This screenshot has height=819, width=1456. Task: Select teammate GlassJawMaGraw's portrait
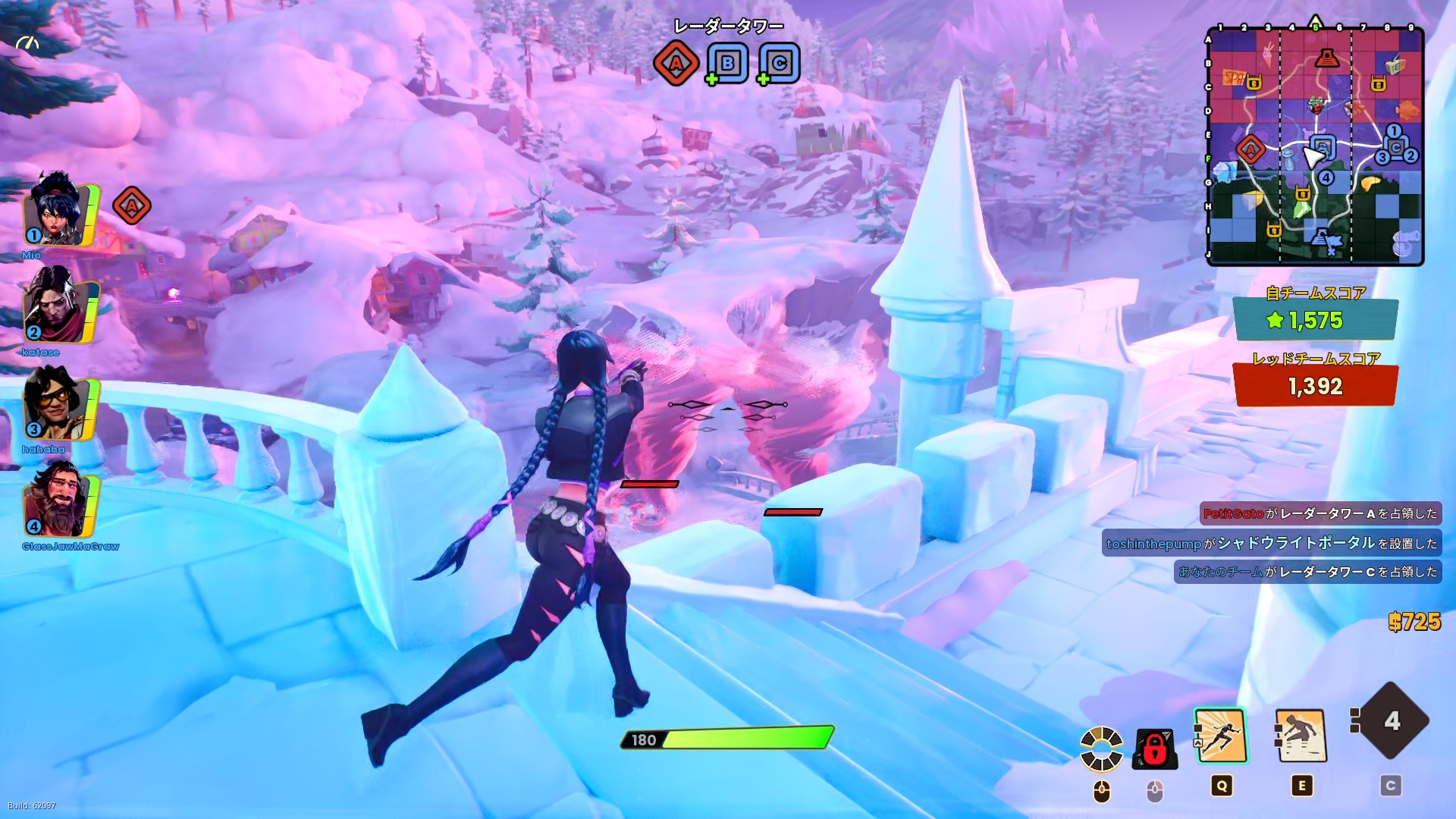point(58,504)
